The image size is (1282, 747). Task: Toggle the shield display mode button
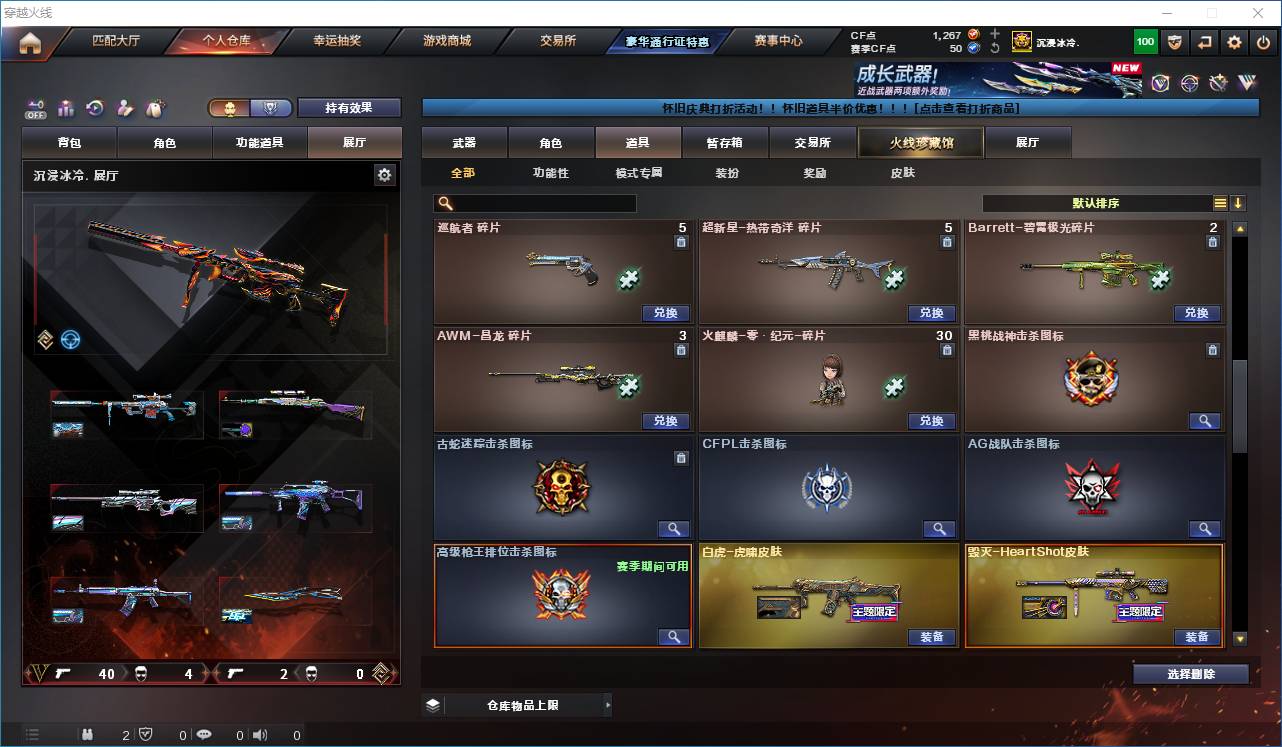(271, 107)
